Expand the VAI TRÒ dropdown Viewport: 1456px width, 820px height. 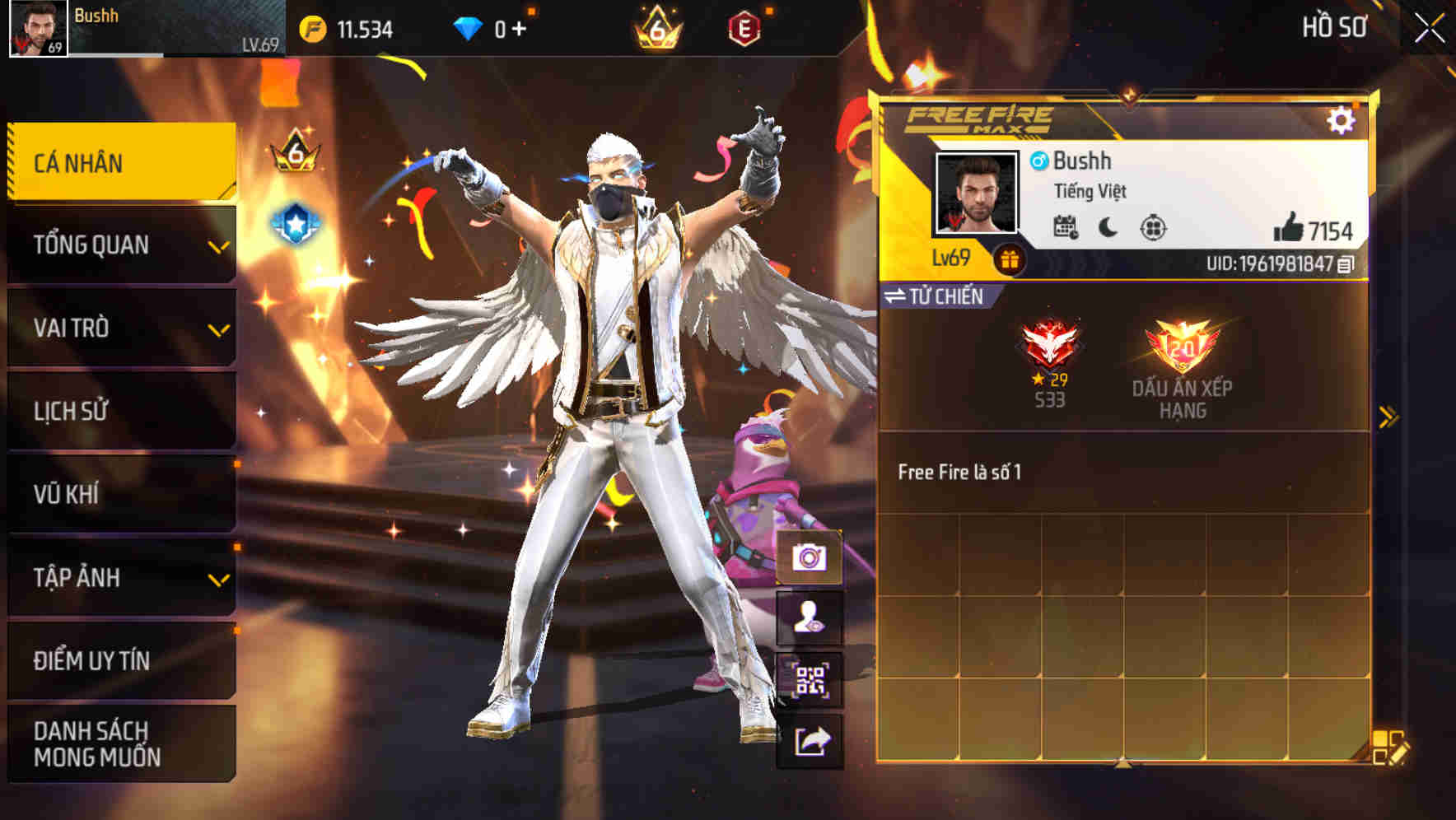119,328
